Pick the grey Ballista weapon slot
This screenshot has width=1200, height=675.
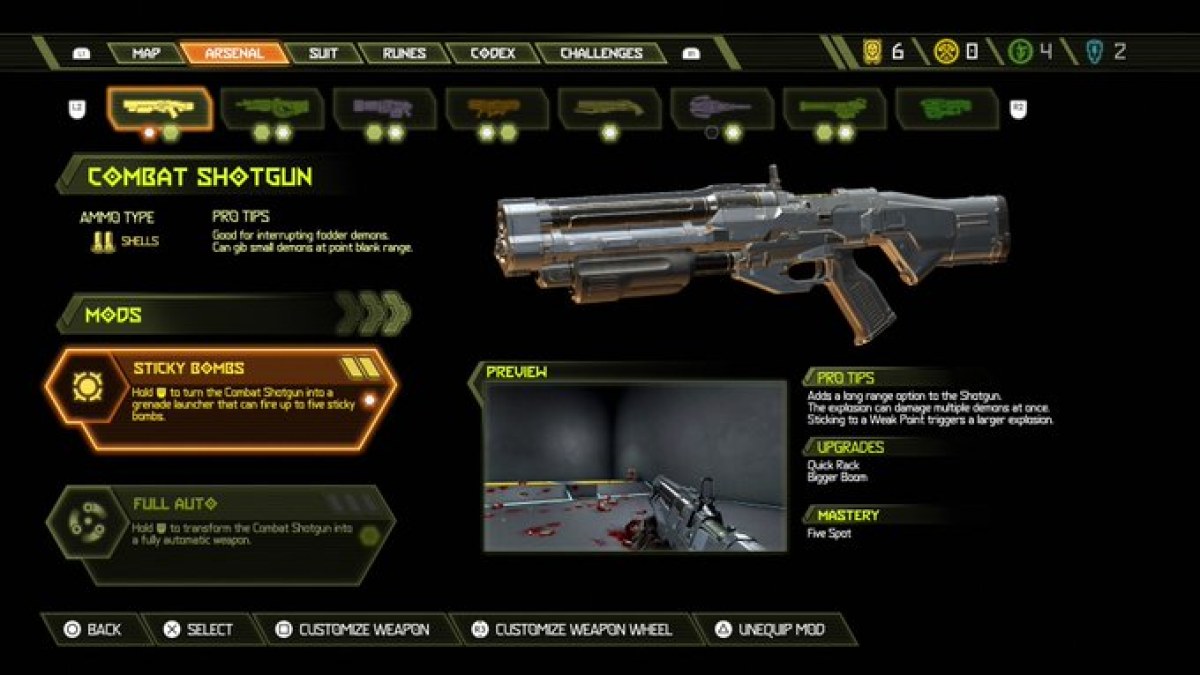722,108
